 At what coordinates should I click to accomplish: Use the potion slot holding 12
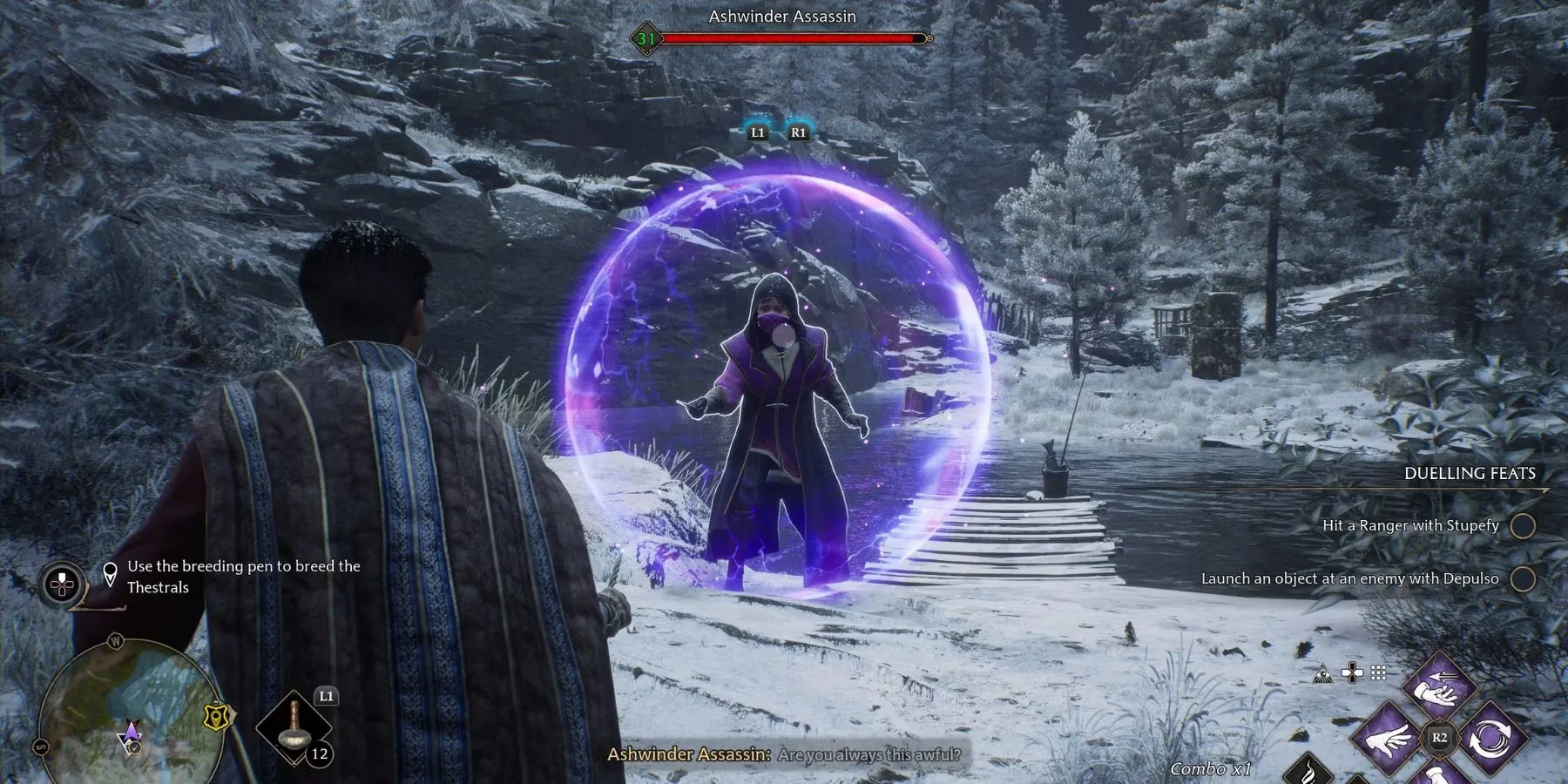(x=295, y=729)
